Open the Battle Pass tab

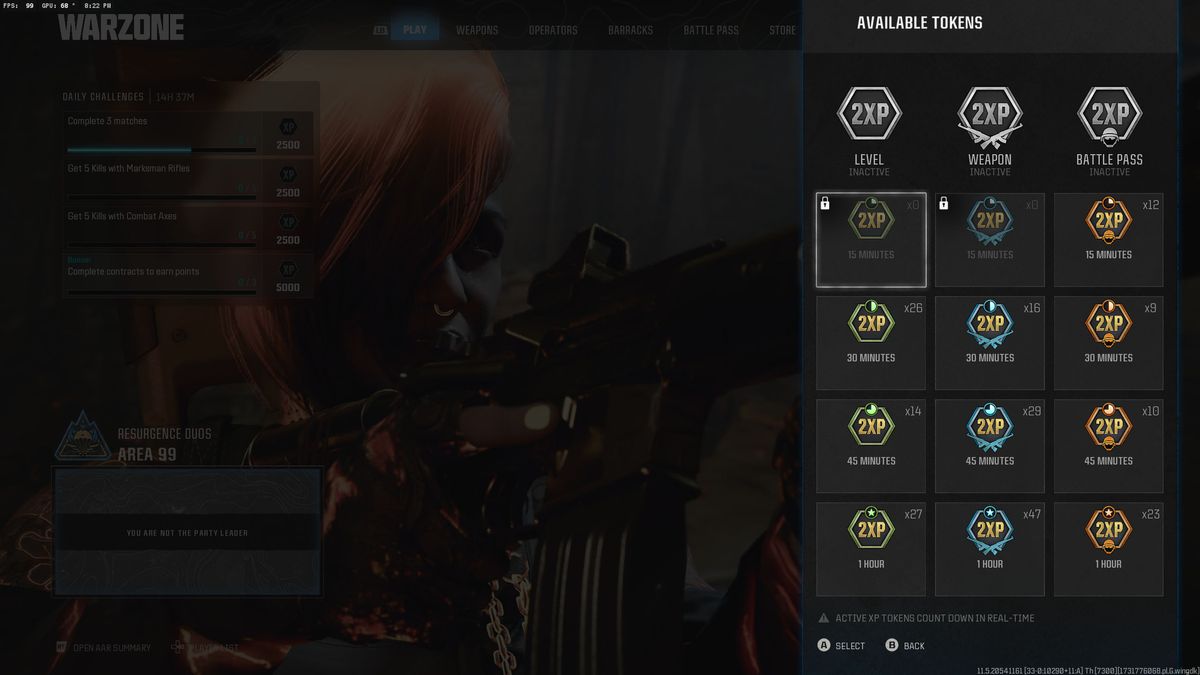coord(711,30)
